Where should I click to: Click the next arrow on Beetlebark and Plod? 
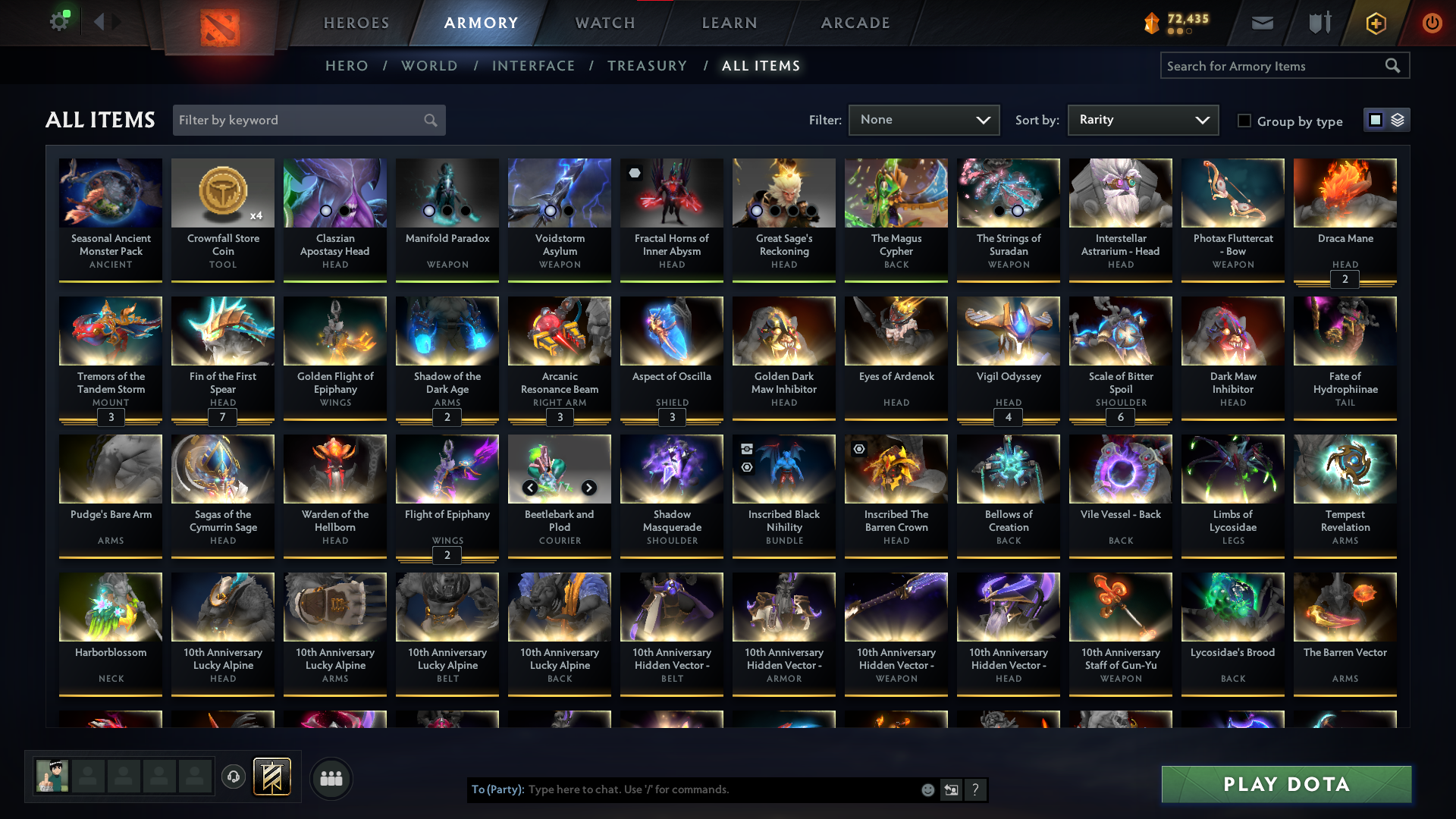589,488
